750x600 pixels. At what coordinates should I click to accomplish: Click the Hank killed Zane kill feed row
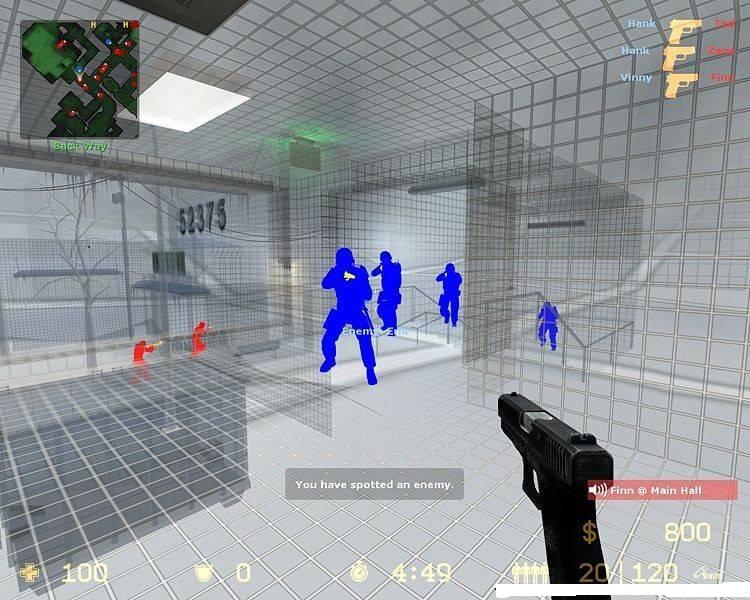[x=680, y=50]
